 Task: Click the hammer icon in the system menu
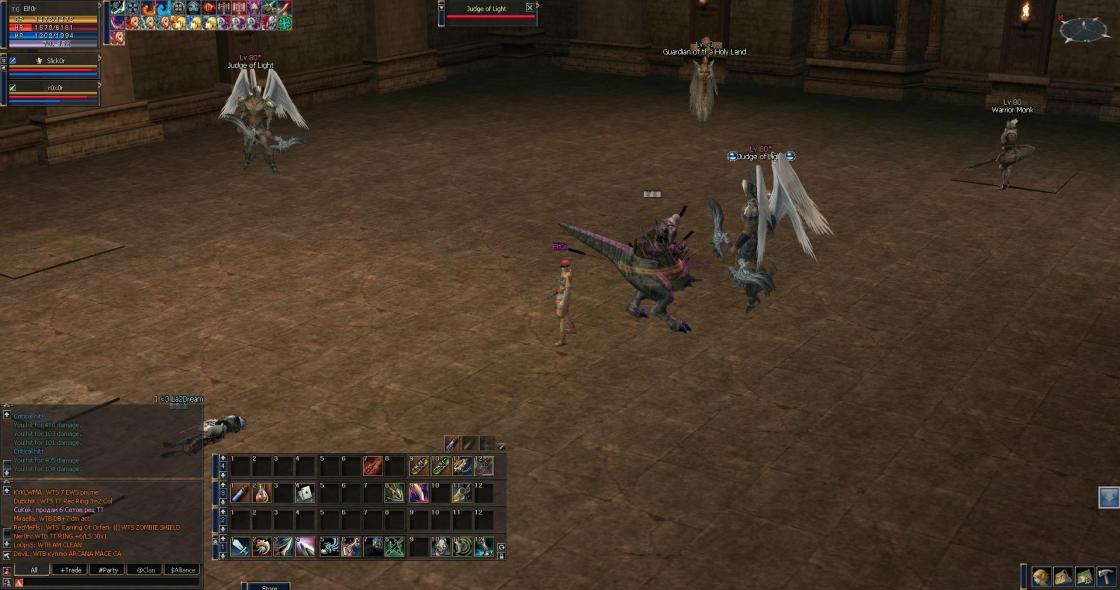pyautogui.click(x=1106, y=577)
